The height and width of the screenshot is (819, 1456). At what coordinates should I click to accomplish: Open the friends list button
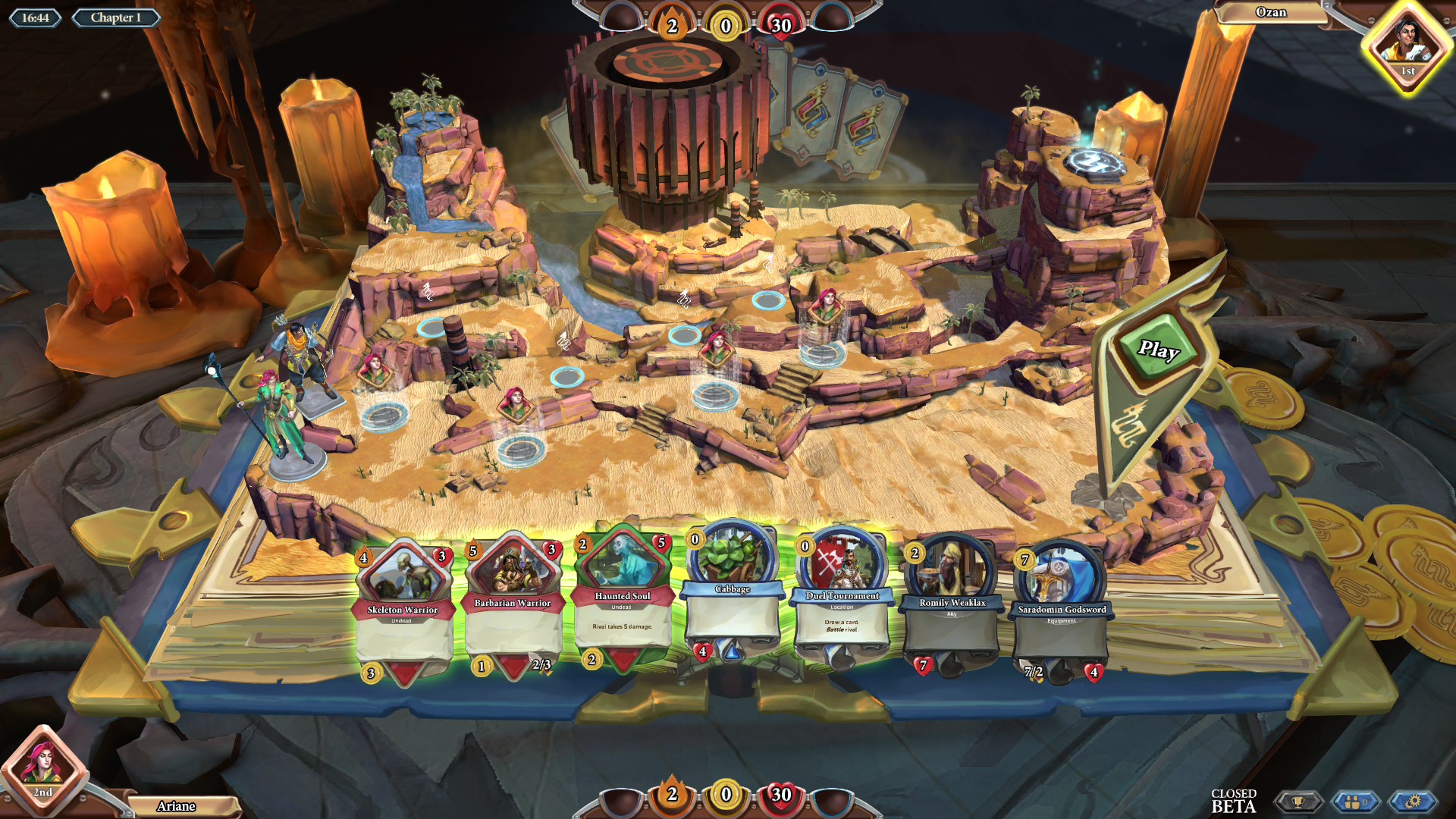pyautogui.click(x=1355, y=802)
